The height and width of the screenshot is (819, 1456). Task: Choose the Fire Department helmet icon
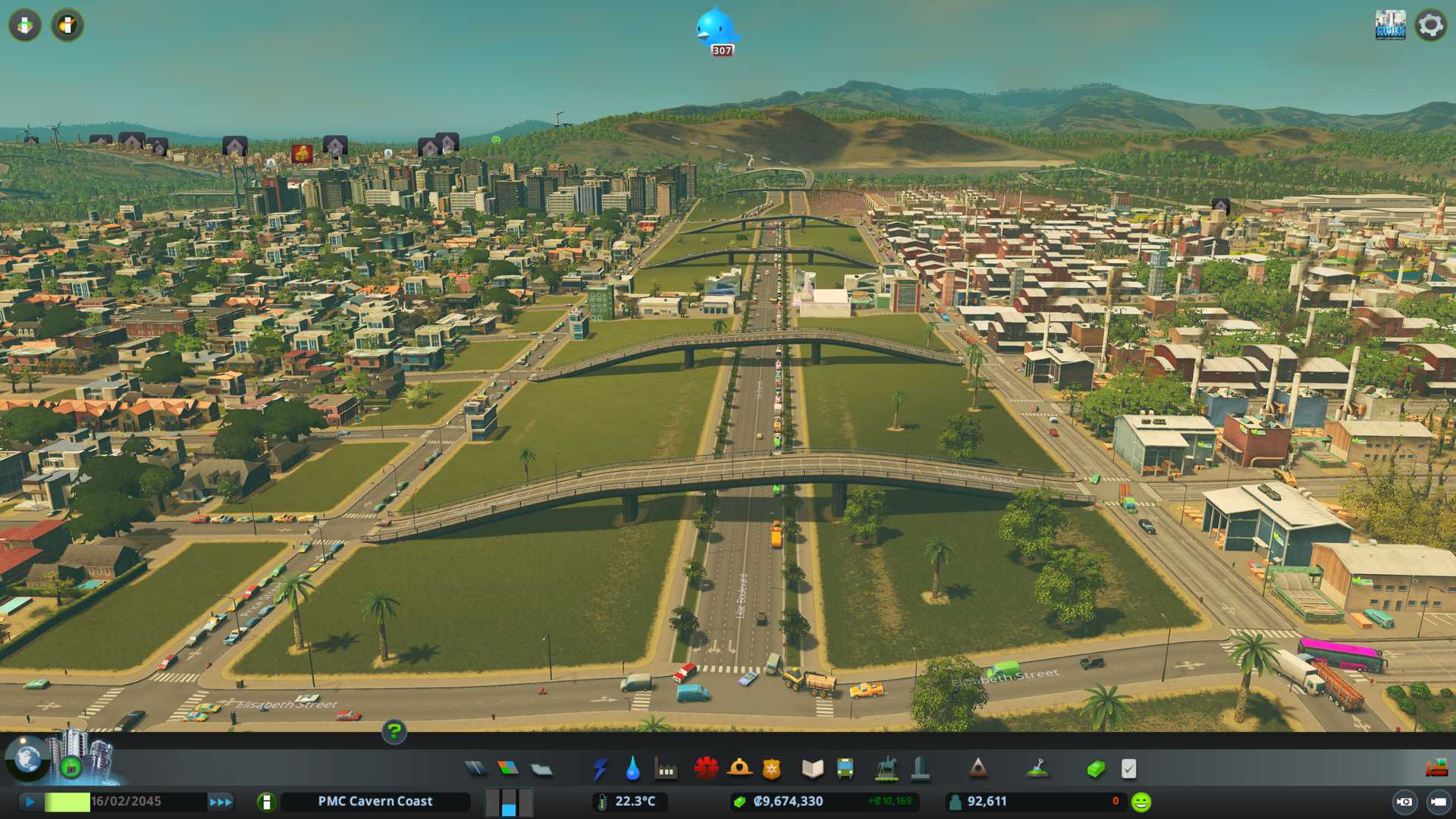(x=739, y=769)
